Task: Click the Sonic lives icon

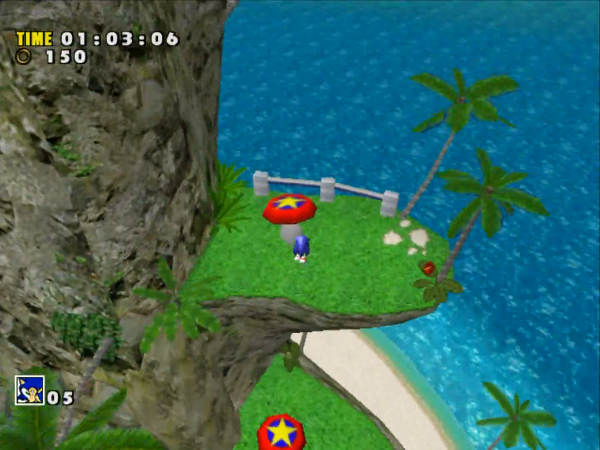Action: [29, 390]
